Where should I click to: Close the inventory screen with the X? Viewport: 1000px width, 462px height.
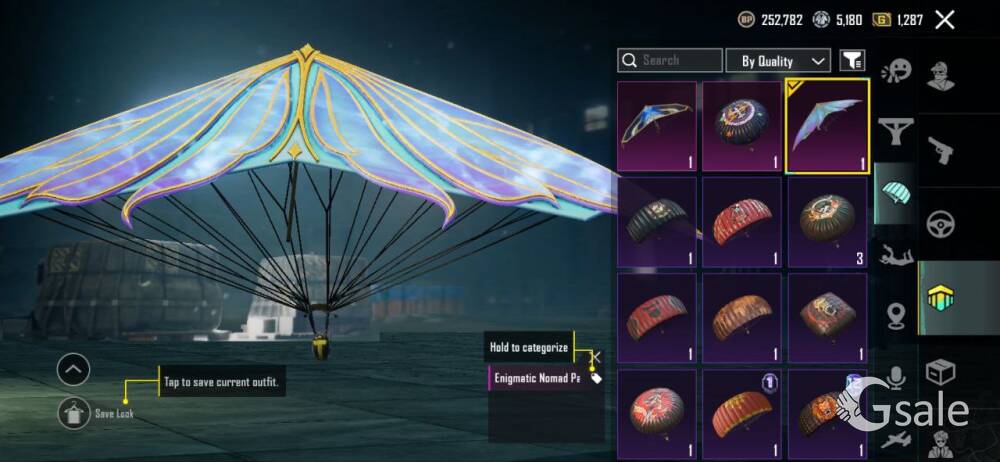click(944, 19)
